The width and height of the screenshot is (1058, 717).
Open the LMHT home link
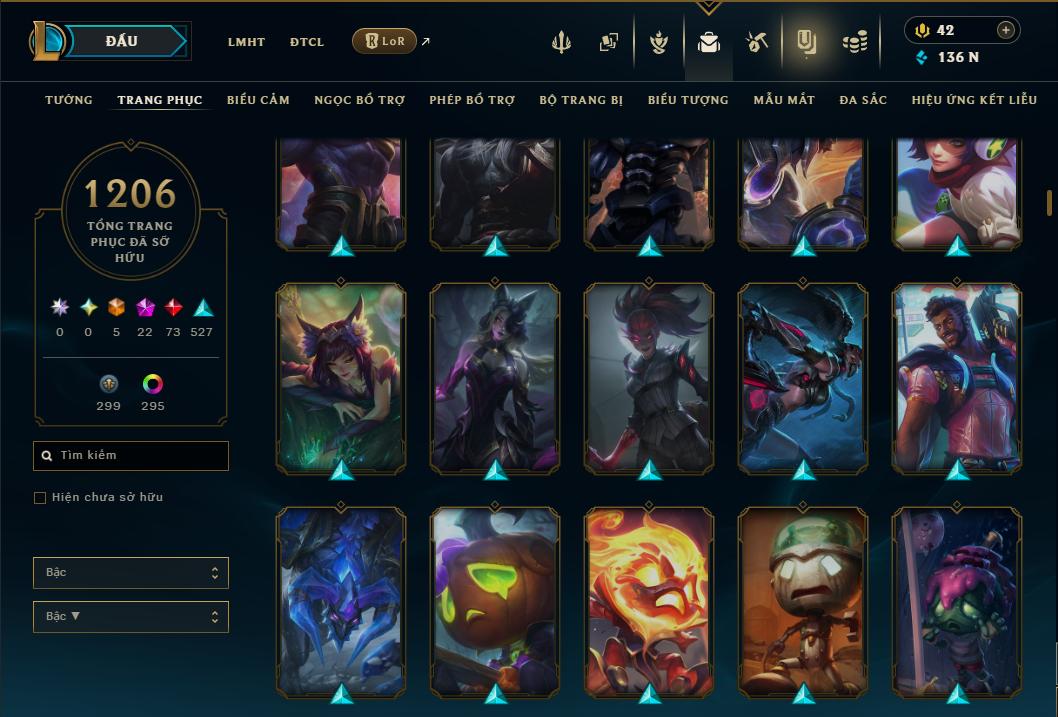[246, 42]
